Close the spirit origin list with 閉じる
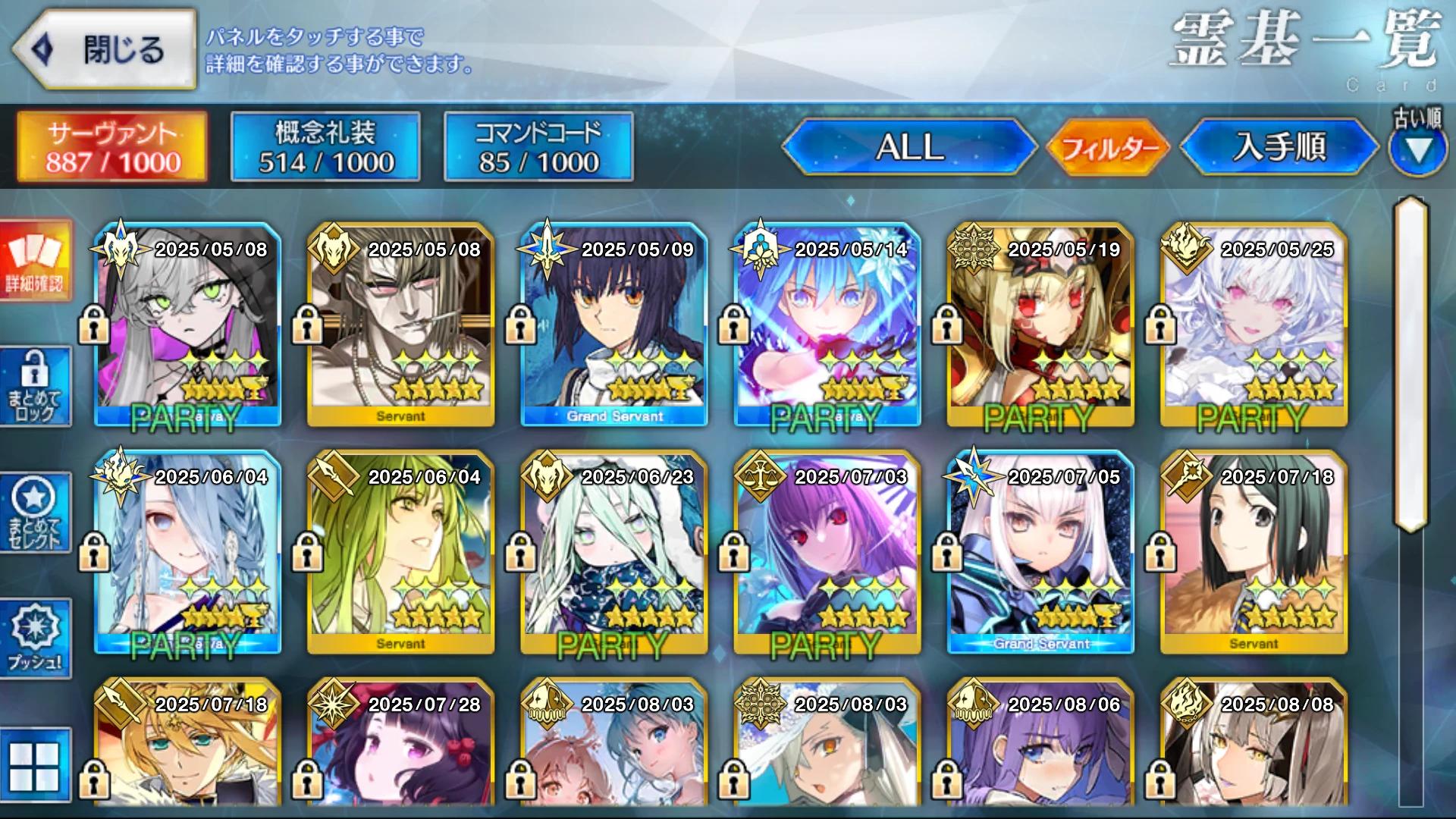The image size is (1456, 819). coord(105,50)
